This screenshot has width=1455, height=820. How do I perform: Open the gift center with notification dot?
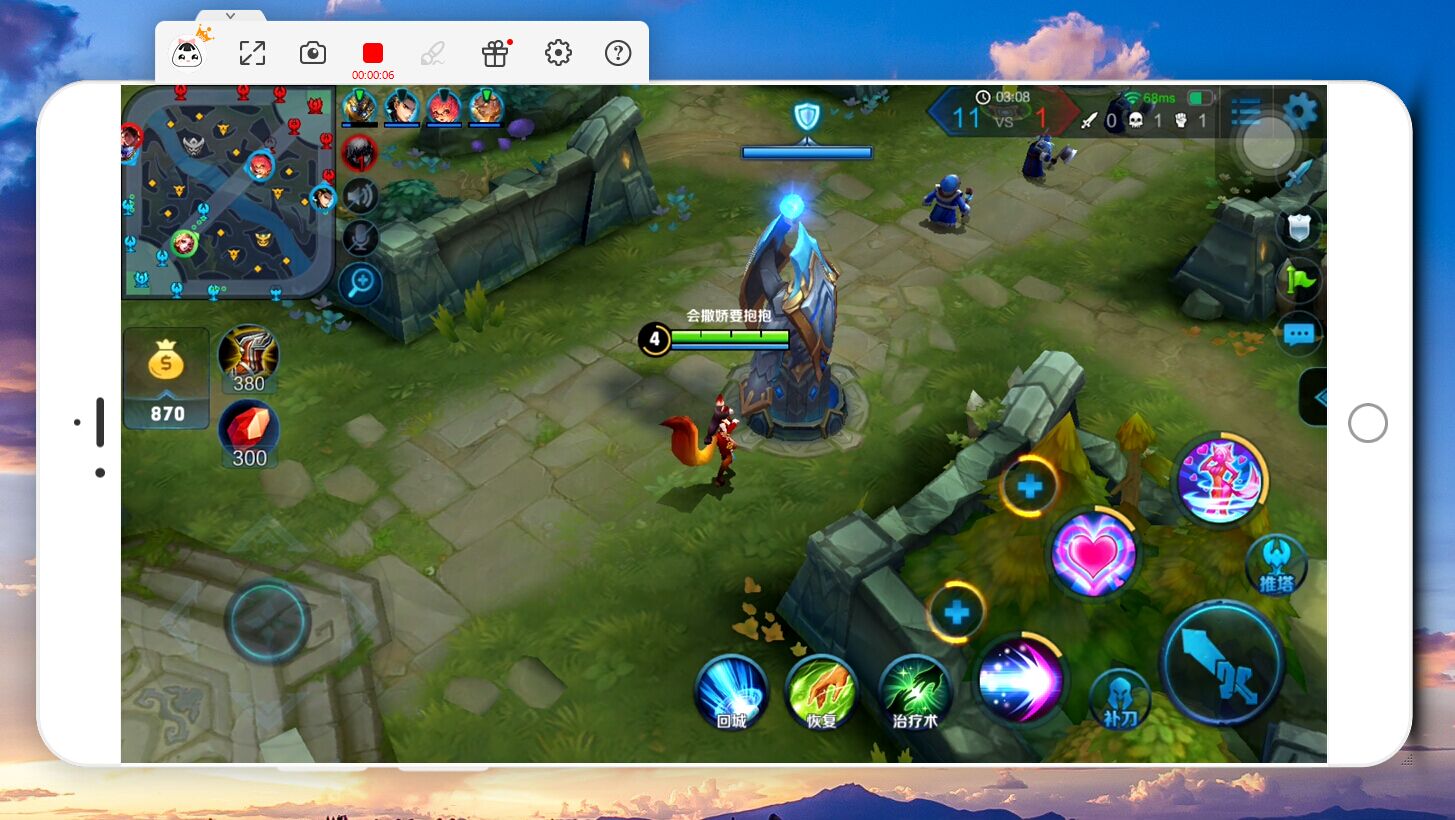point(495,53)
